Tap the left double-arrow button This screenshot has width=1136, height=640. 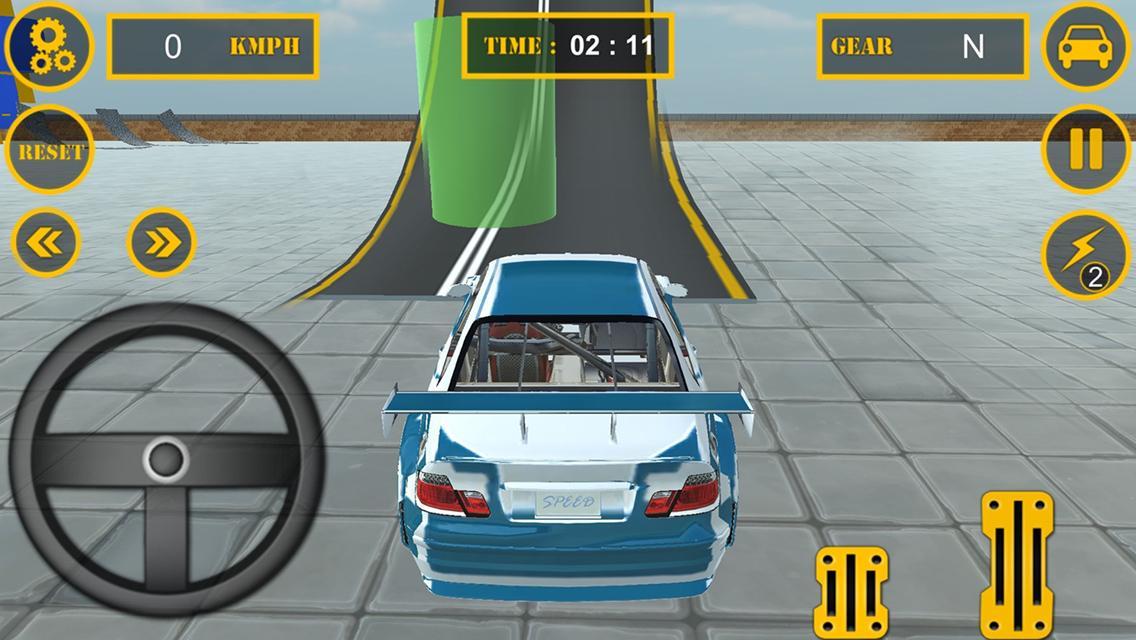point(46,242)
